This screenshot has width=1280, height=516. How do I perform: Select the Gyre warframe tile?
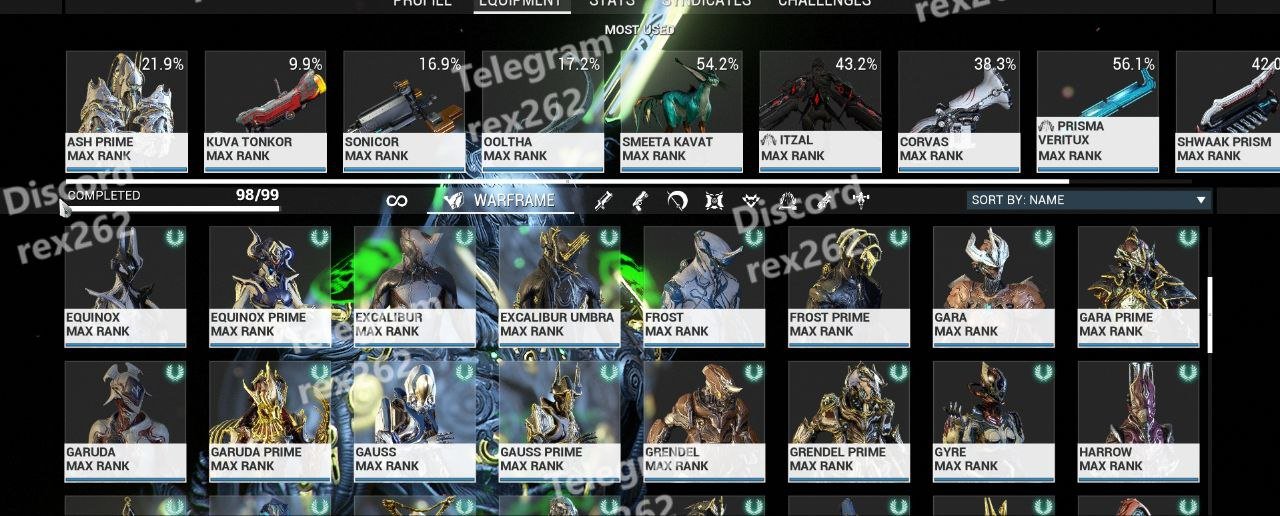[994, 421]
